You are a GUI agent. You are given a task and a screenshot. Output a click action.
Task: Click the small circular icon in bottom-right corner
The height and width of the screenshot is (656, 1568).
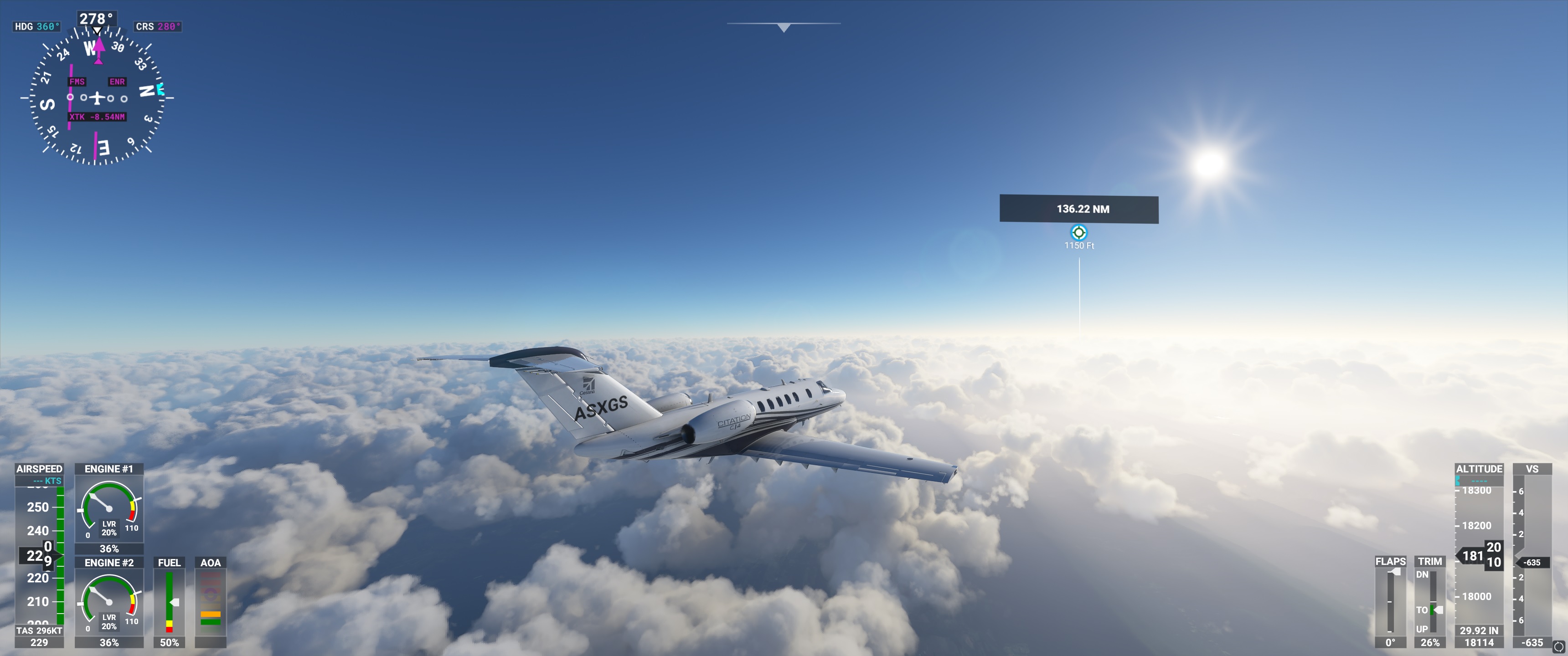point(1559,647)
